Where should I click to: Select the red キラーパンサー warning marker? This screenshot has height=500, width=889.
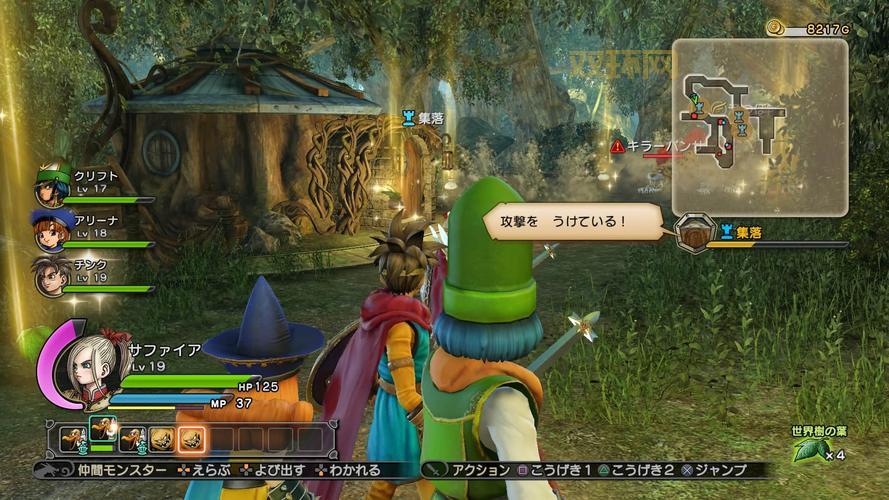(x=618, y=146)
